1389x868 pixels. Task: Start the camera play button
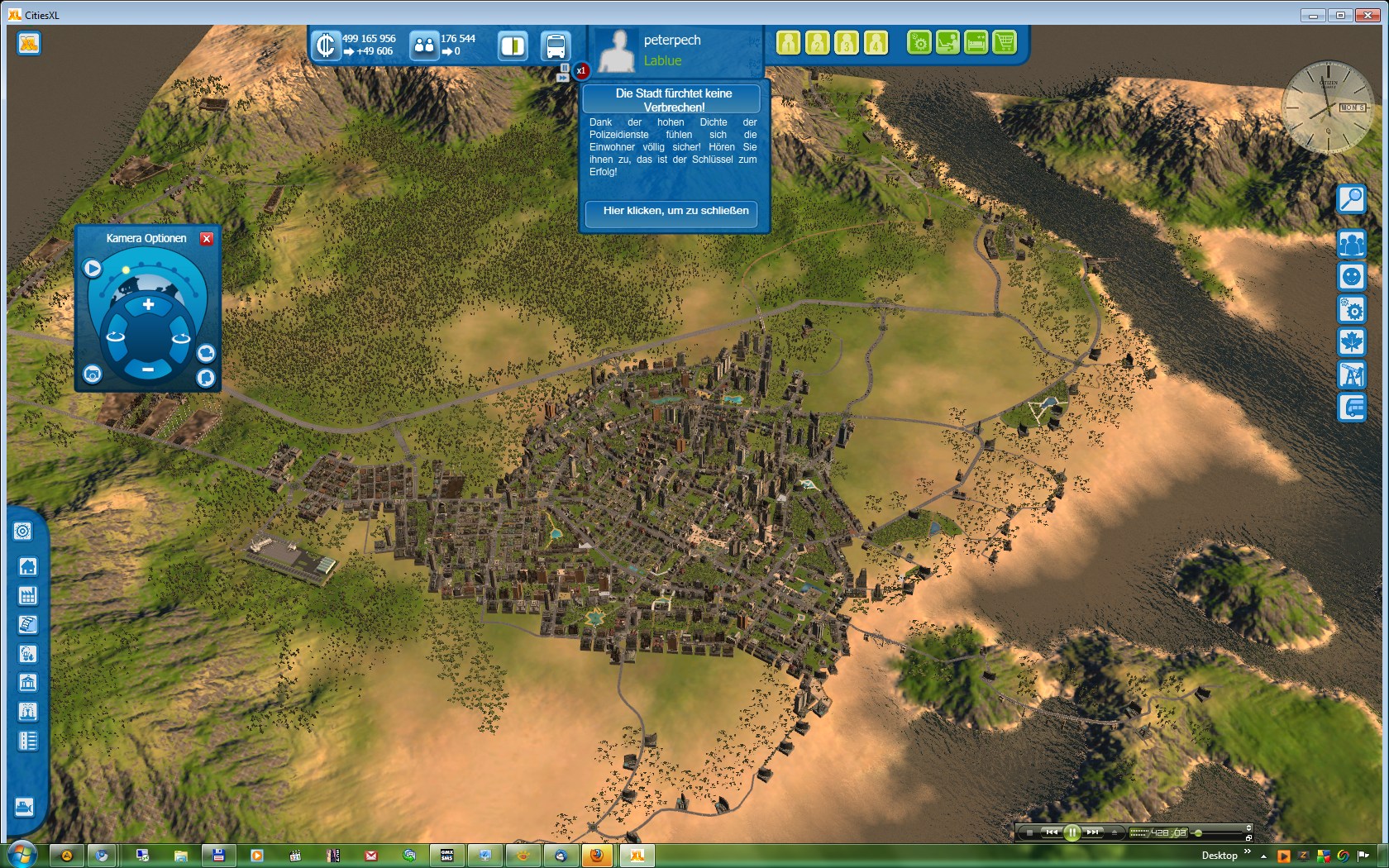92,268
